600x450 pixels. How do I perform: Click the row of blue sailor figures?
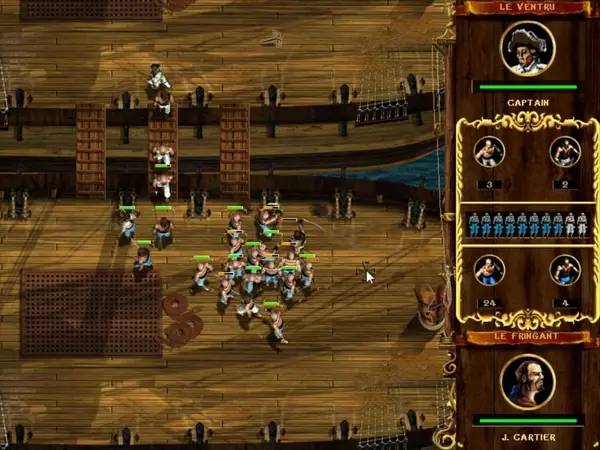tap(527, 224)
